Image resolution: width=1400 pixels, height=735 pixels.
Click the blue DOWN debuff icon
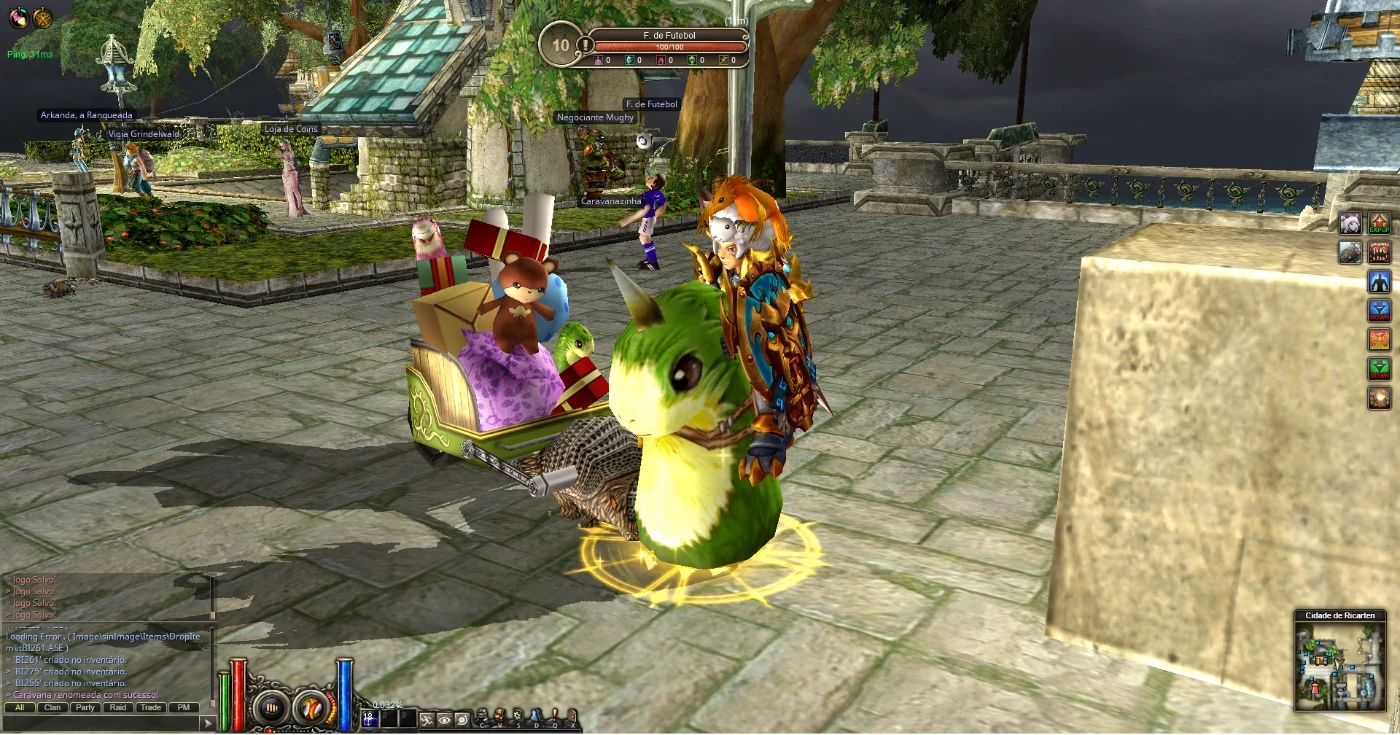[x=1378, y=311]
